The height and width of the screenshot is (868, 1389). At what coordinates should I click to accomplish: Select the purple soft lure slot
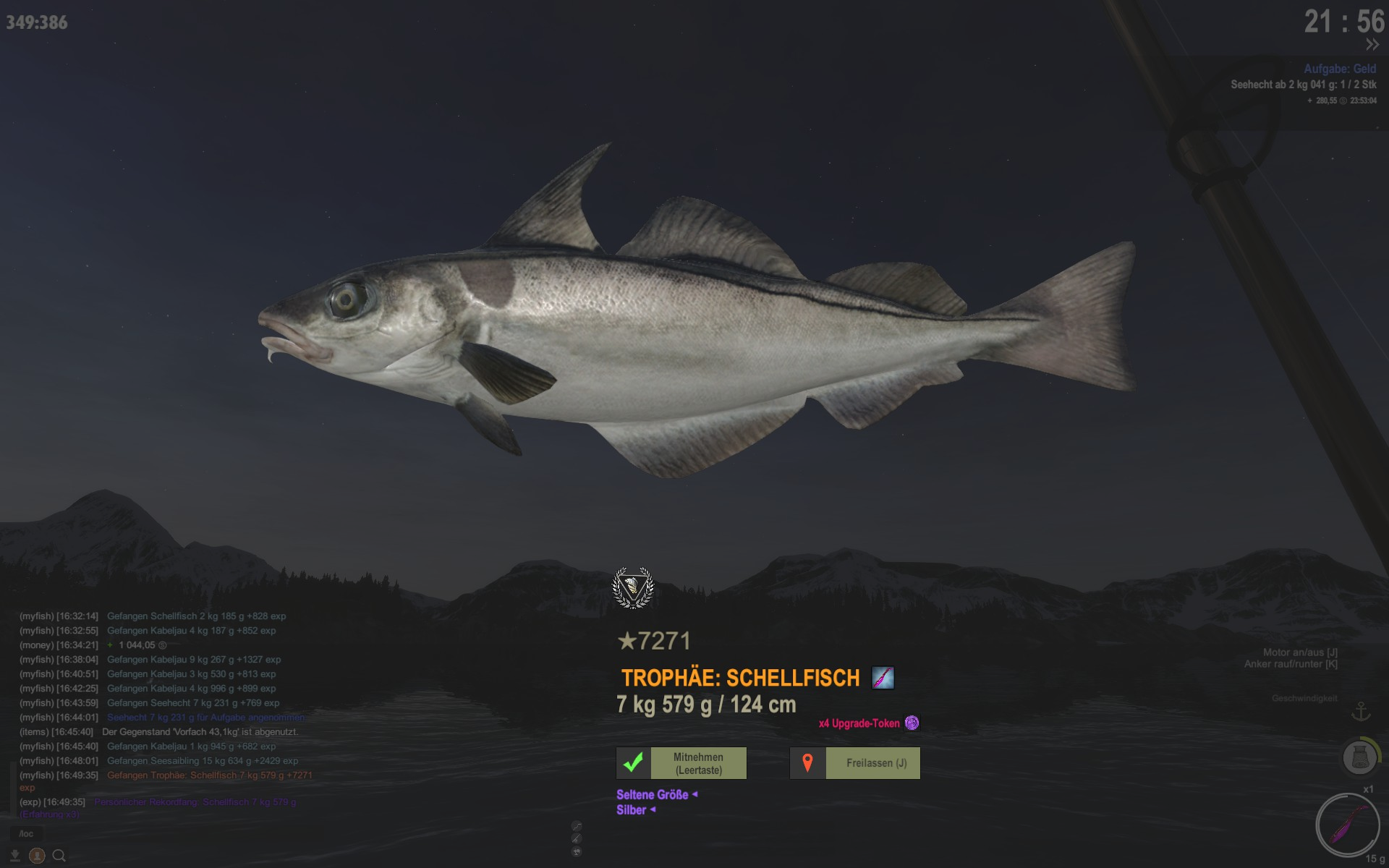tap(1347, 825)
